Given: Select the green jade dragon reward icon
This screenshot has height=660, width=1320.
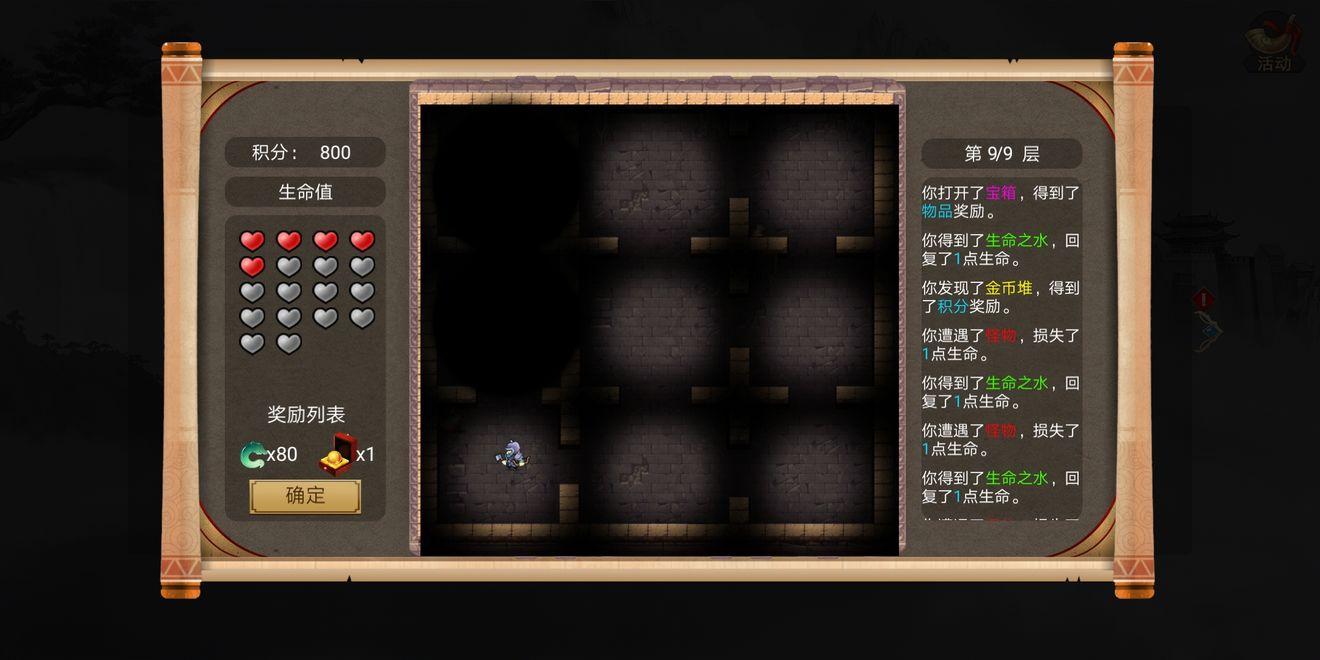Looking at the screenshot, I should coord(253,455).
